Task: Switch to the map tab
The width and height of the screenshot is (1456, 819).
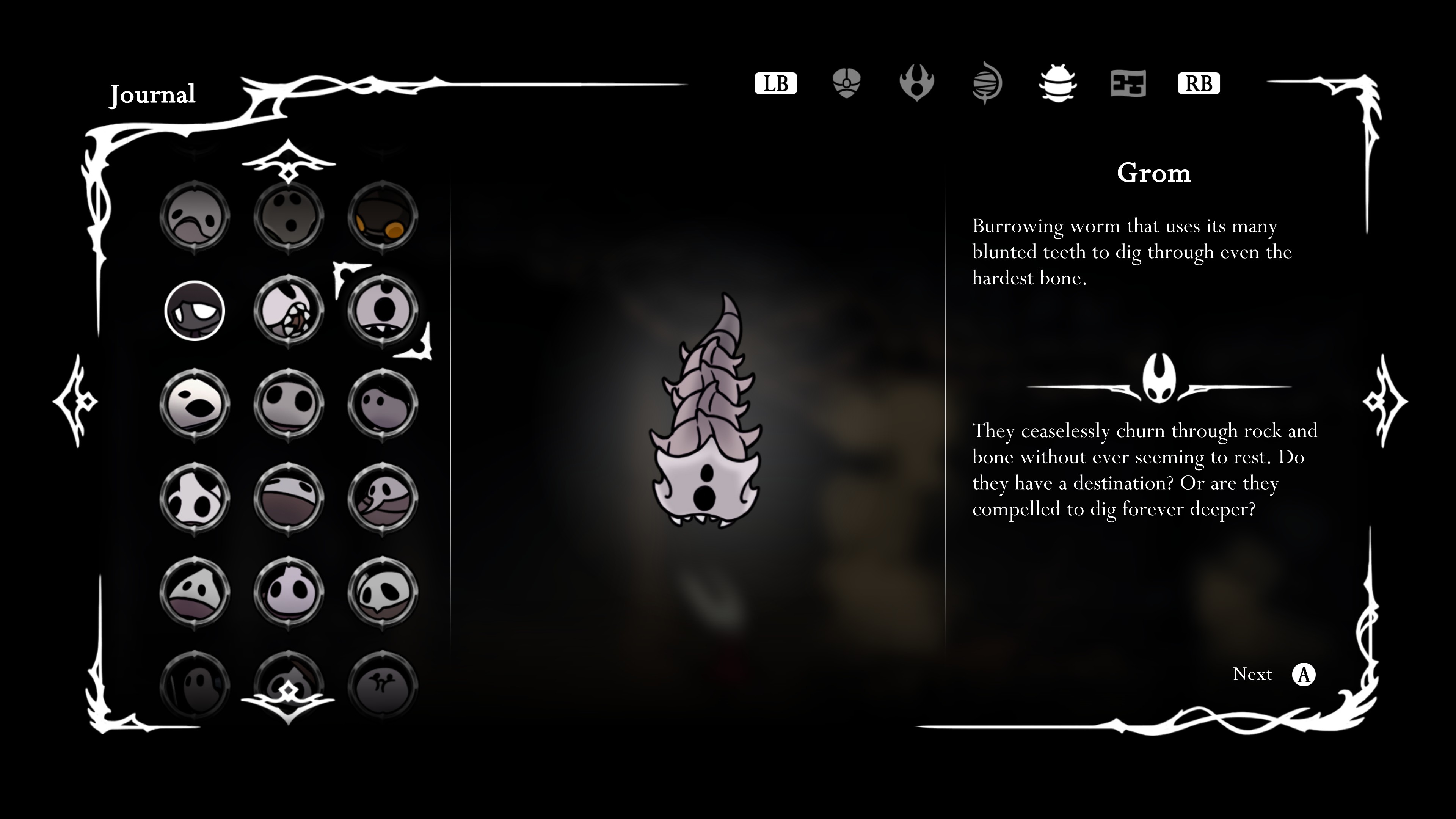Action: pyautogui.click(x=1128, y=84)
